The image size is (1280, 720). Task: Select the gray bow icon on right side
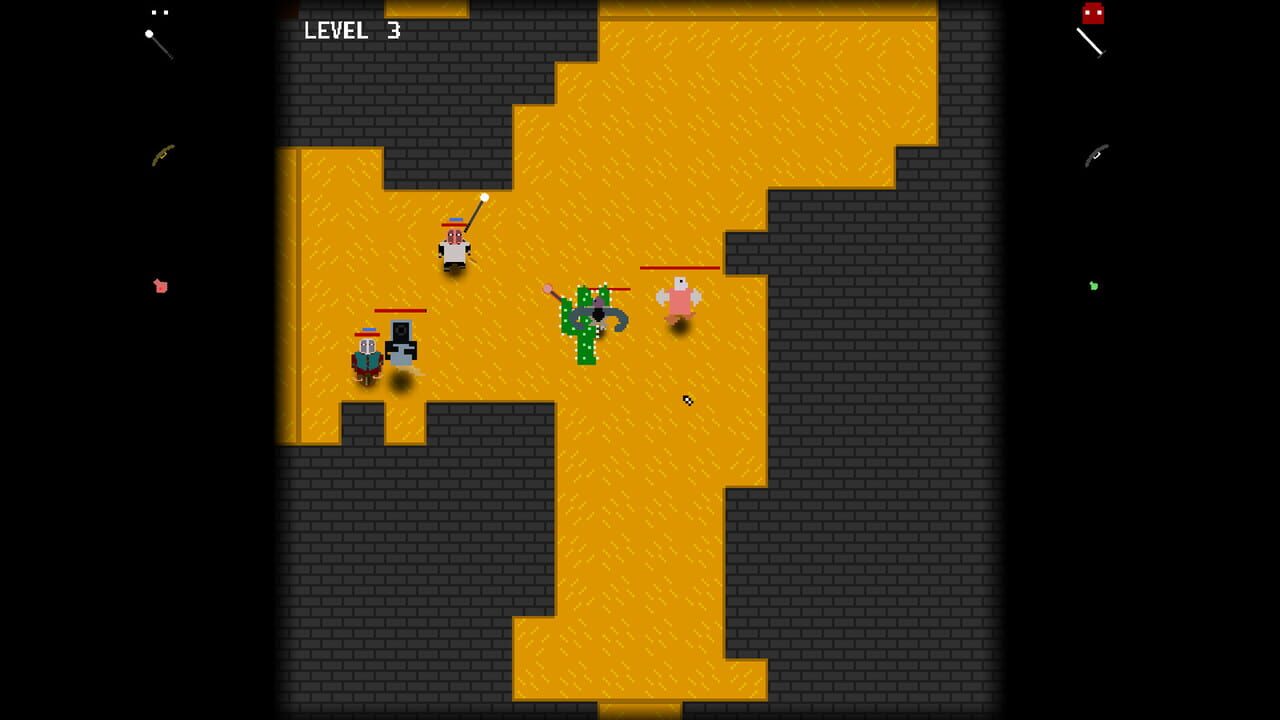coord(1097,157)
